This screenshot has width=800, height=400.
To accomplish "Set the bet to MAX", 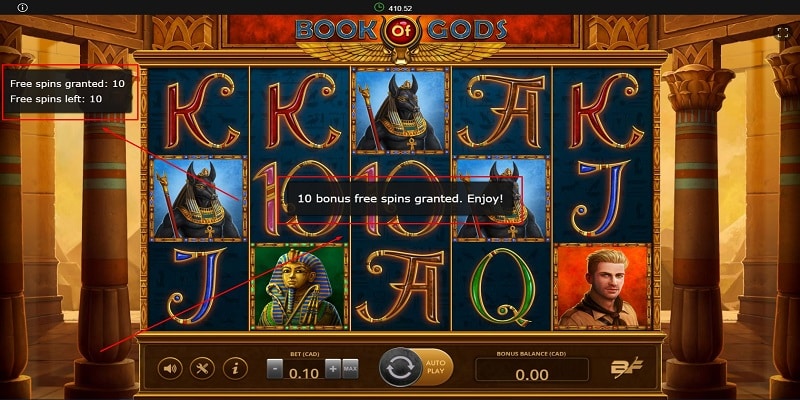I will pos(351,368).
